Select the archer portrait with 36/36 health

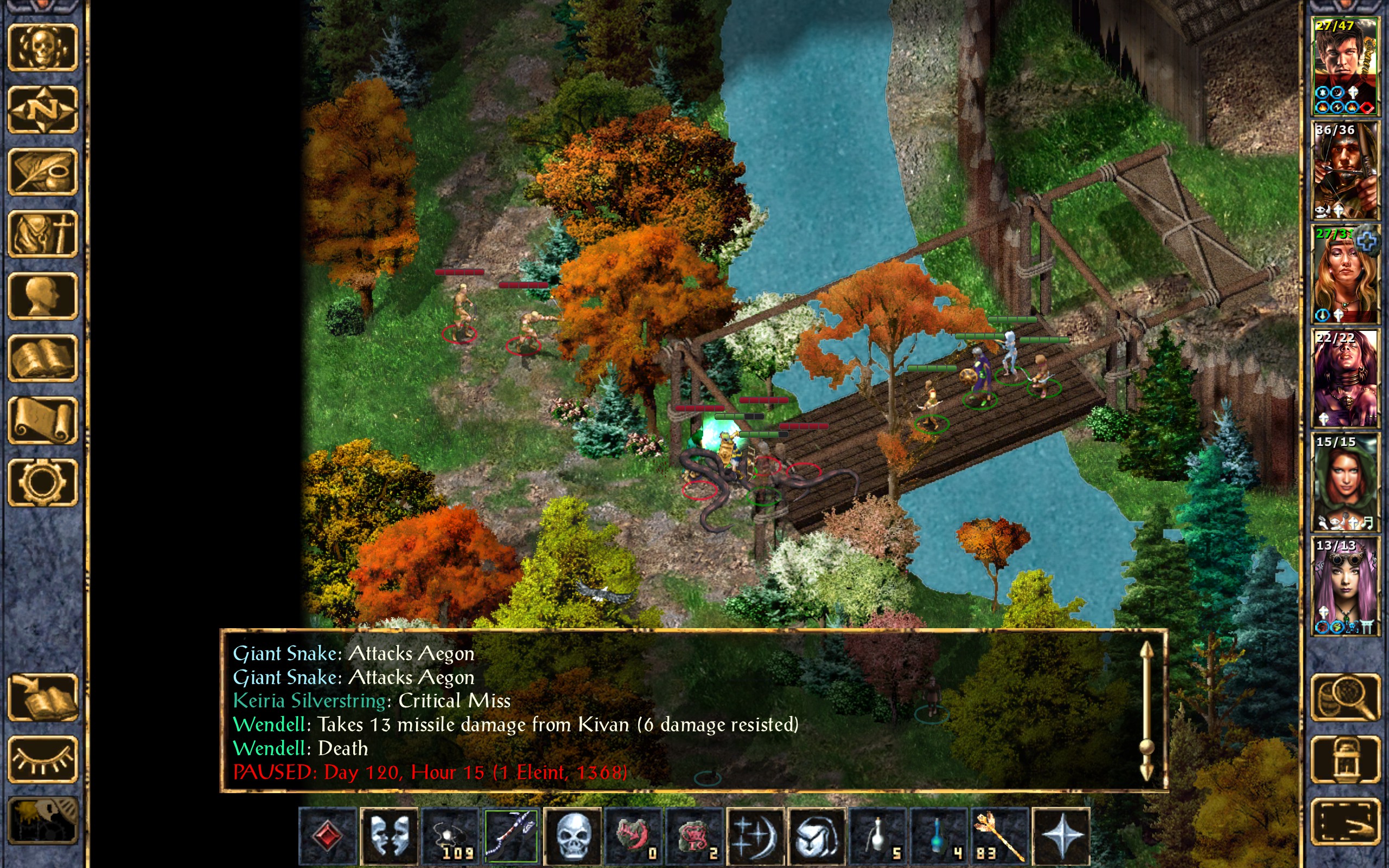1345,170
